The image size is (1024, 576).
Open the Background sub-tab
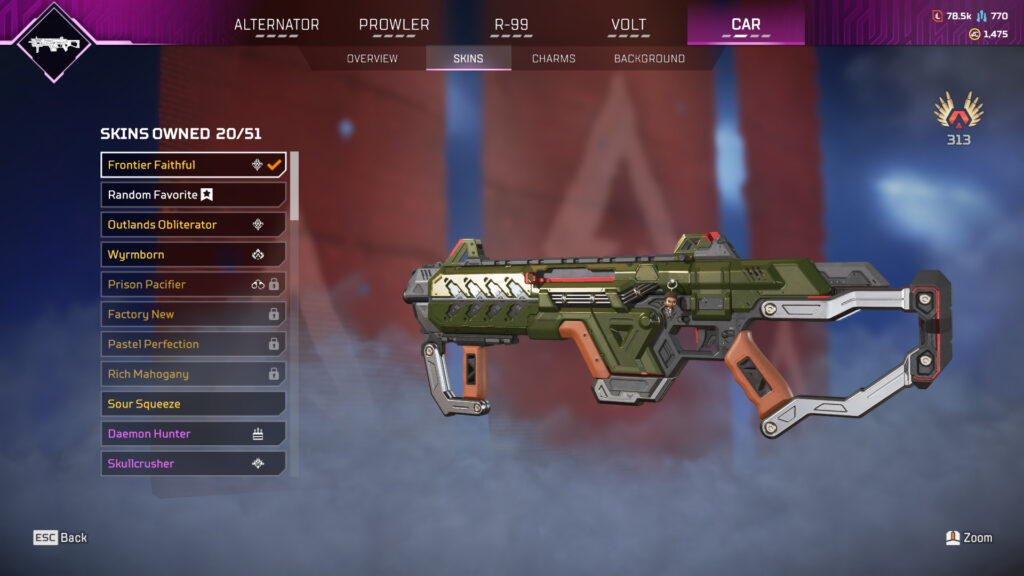pyautogui.click(x=649, y=59)
